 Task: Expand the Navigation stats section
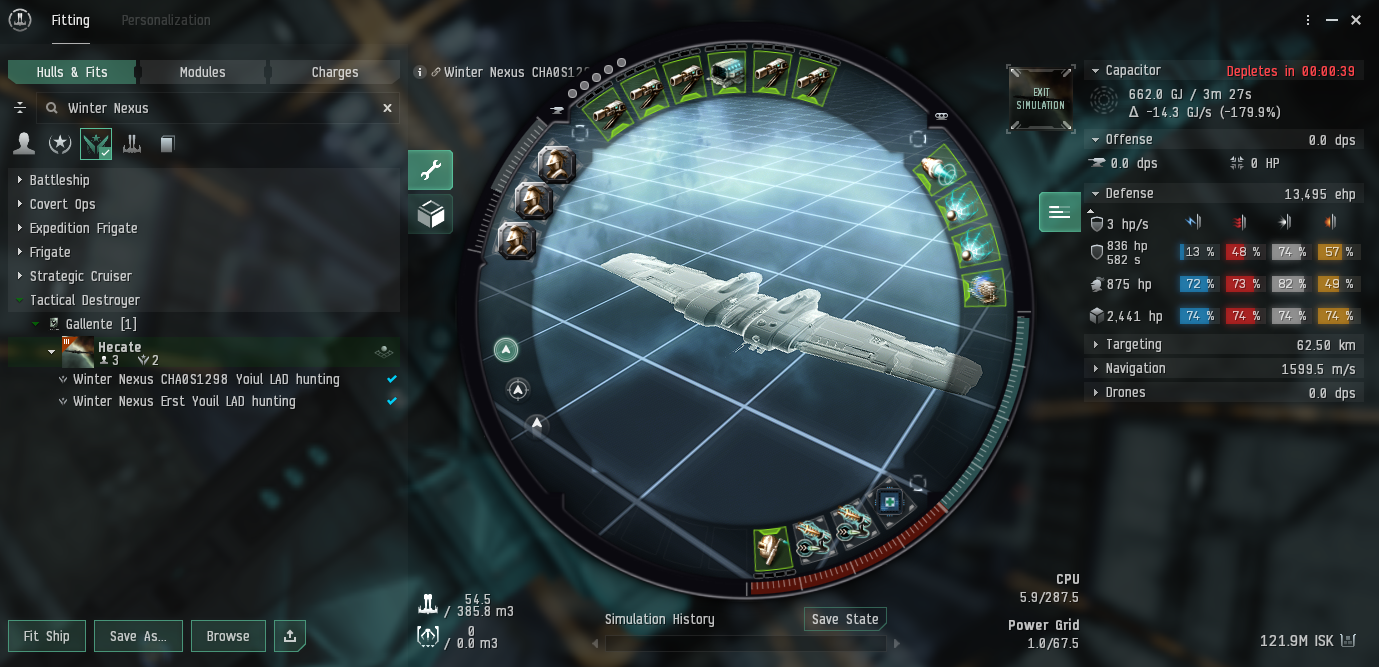click(x=1134, y=369)
